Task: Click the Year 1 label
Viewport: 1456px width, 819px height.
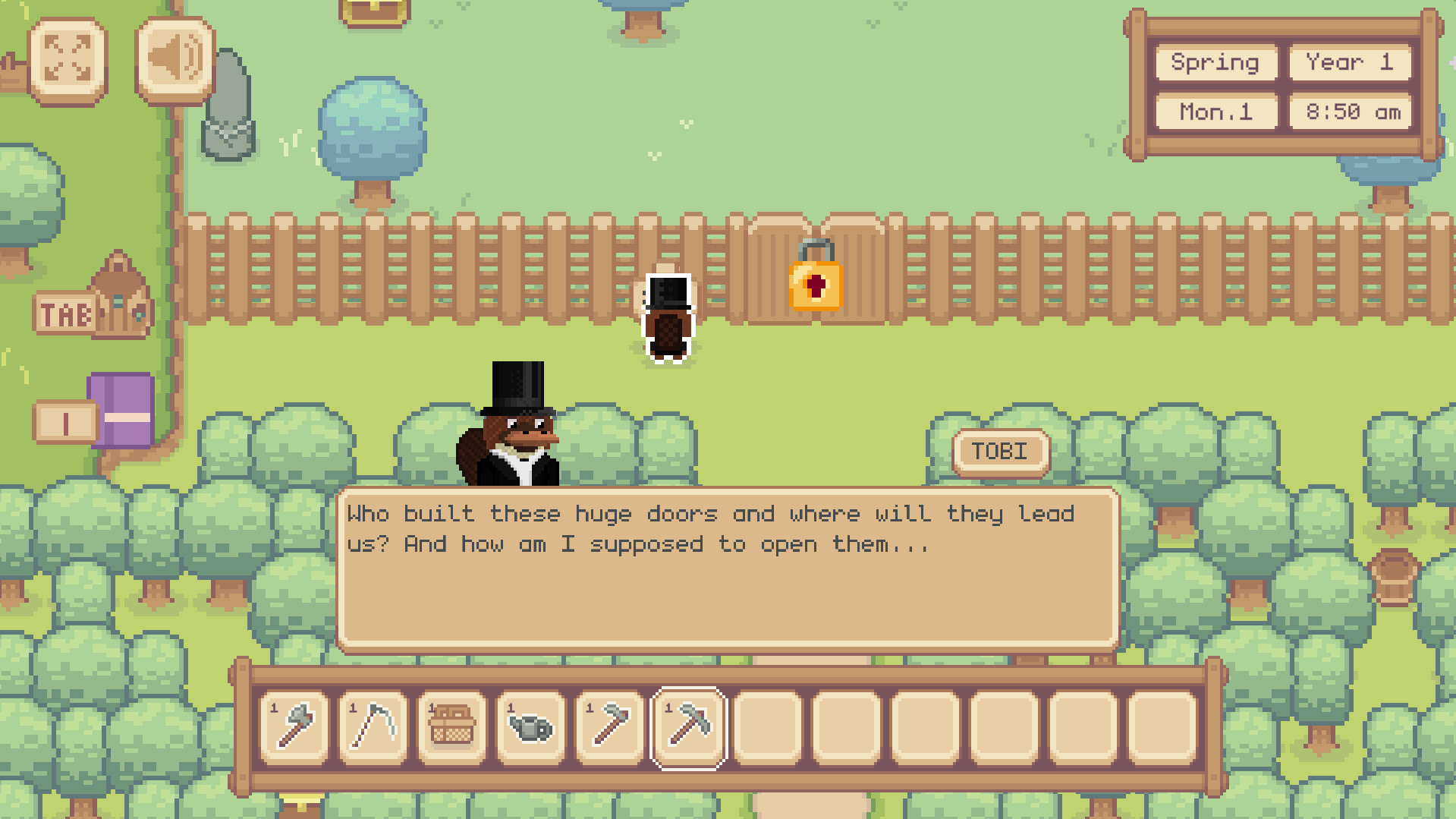Action: pyautogui.click(x=1349, y=63)
